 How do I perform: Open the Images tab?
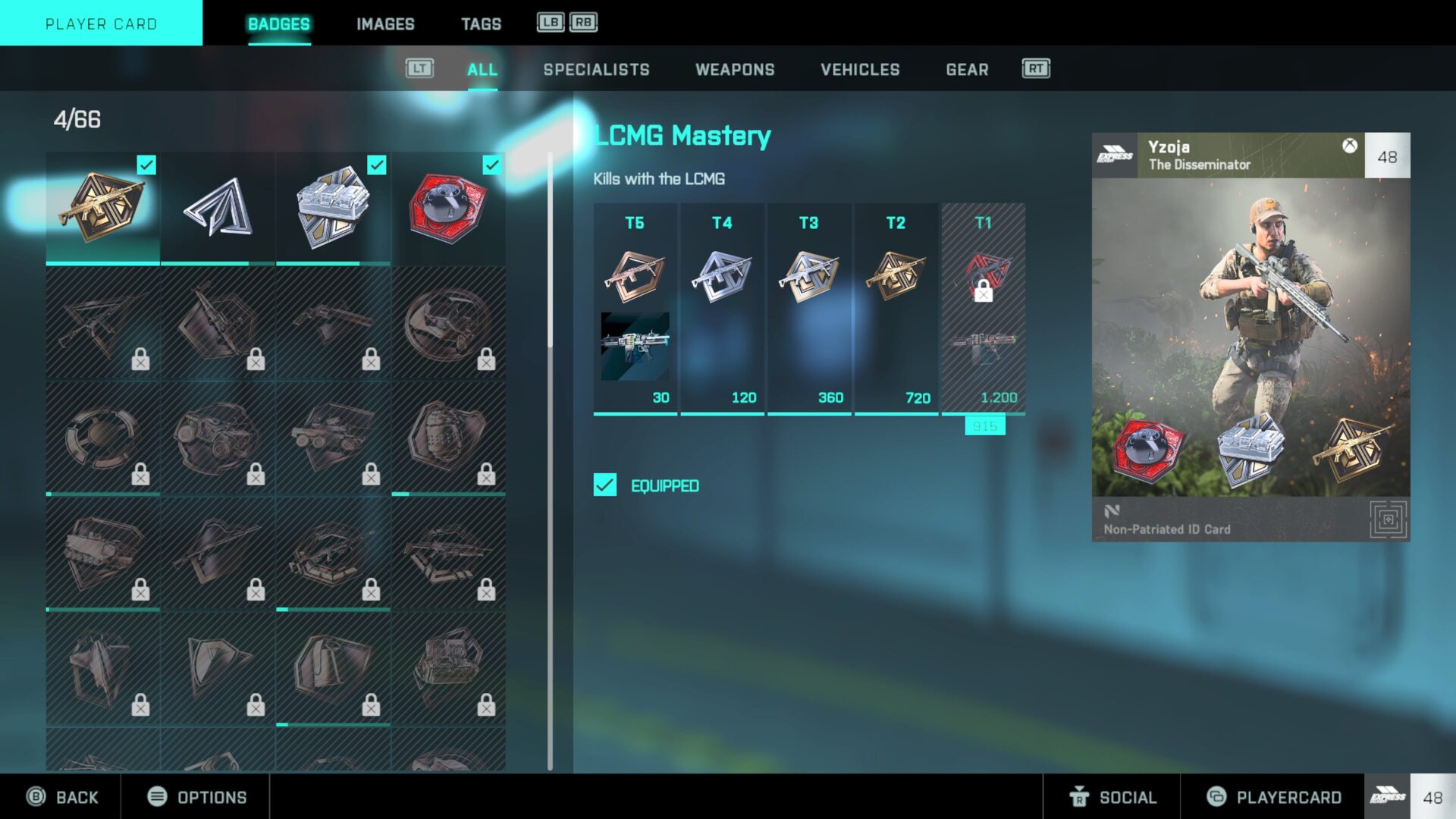pyautogui.click(x=385, y=24)
